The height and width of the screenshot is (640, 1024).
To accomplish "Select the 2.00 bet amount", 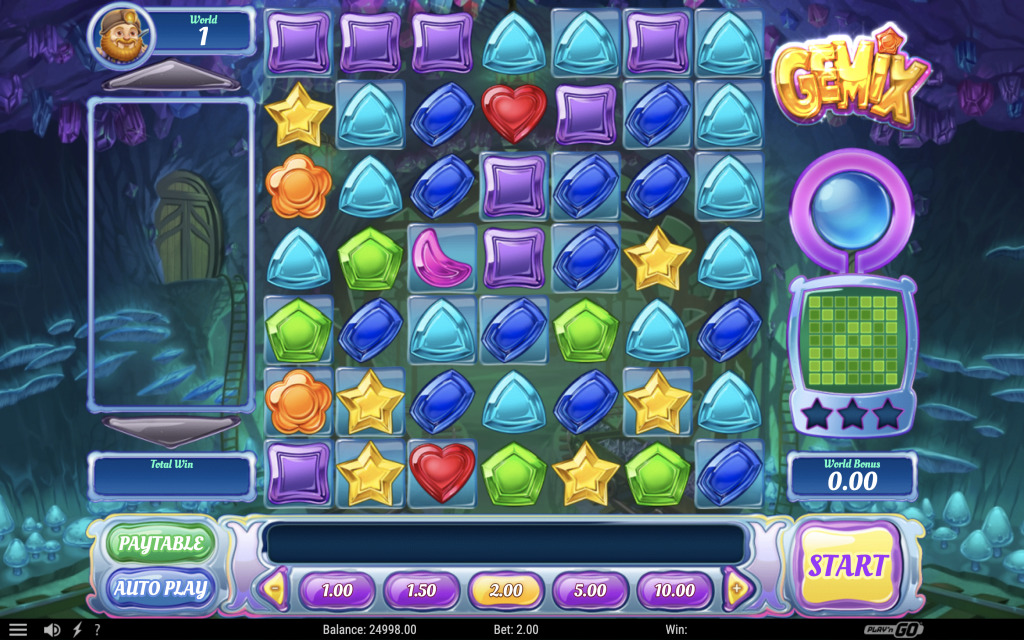I will coord(506,590).
